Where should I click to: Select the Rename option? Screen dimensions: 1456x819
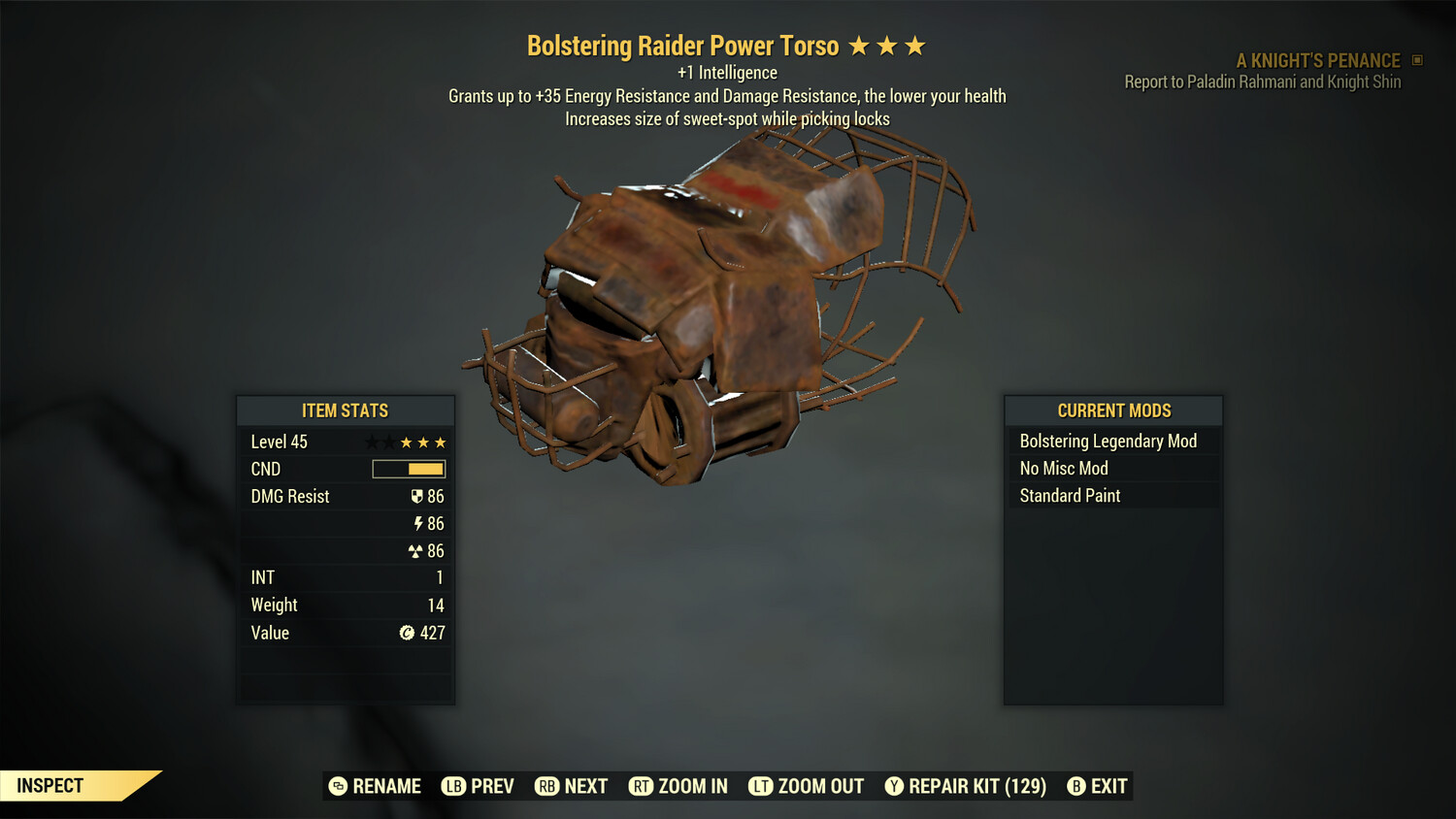point(376,786)
